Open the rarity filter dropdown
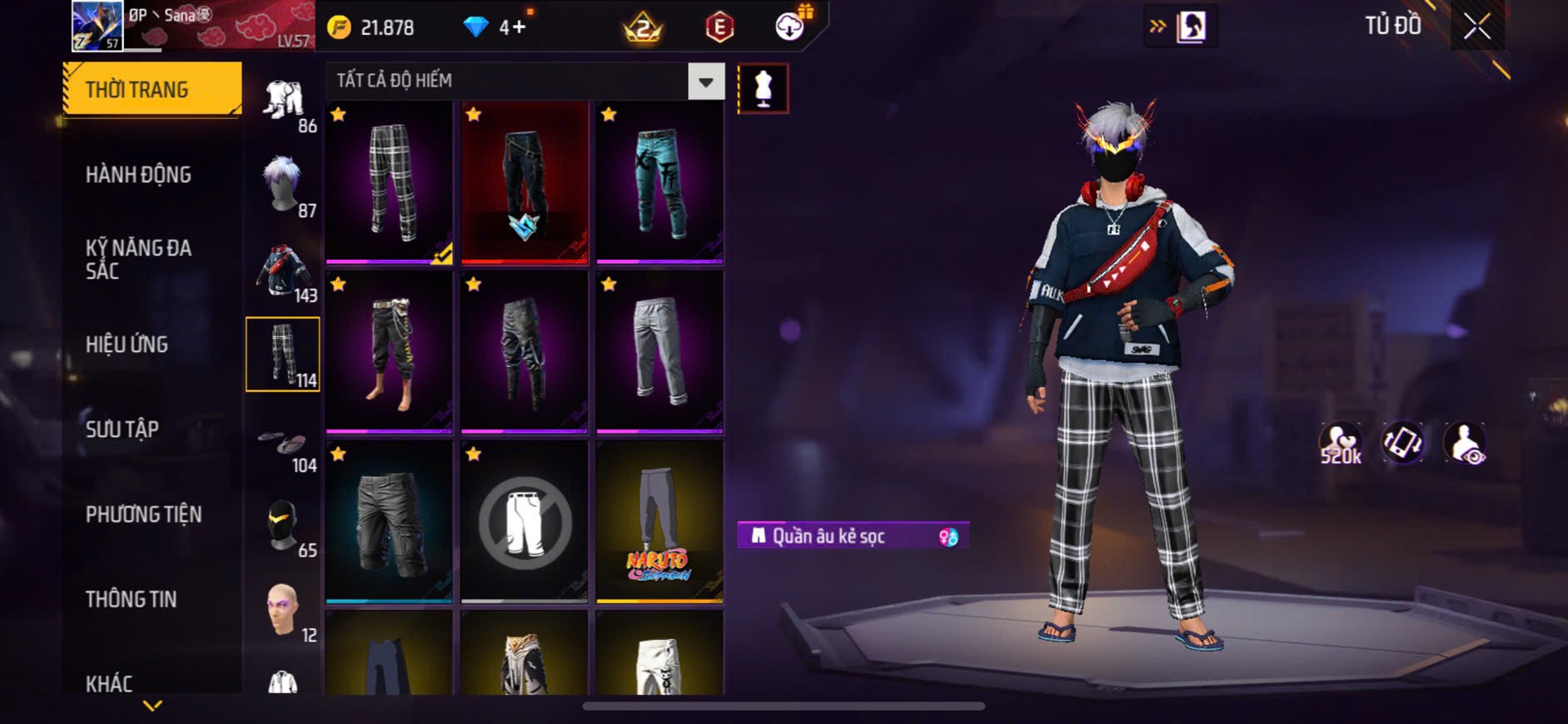Screen dimensions: 1568x724 click(705, 82)
